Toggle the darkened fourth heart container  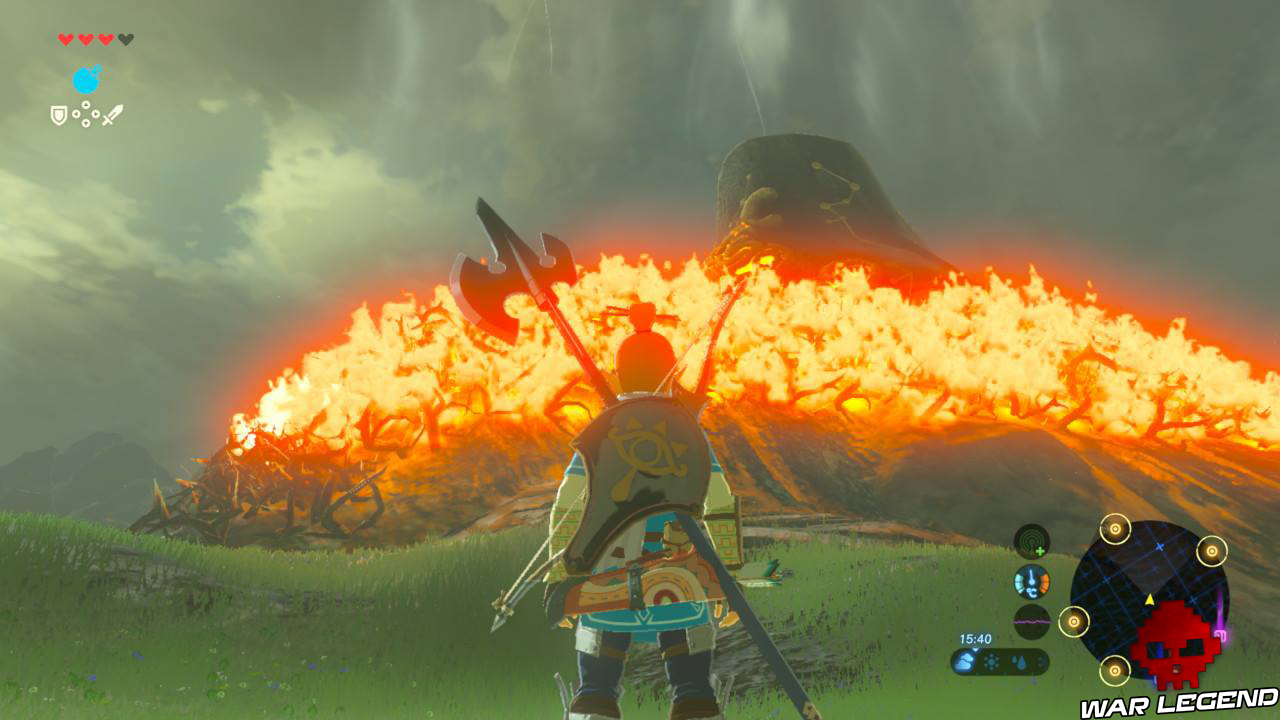(126, 39)
